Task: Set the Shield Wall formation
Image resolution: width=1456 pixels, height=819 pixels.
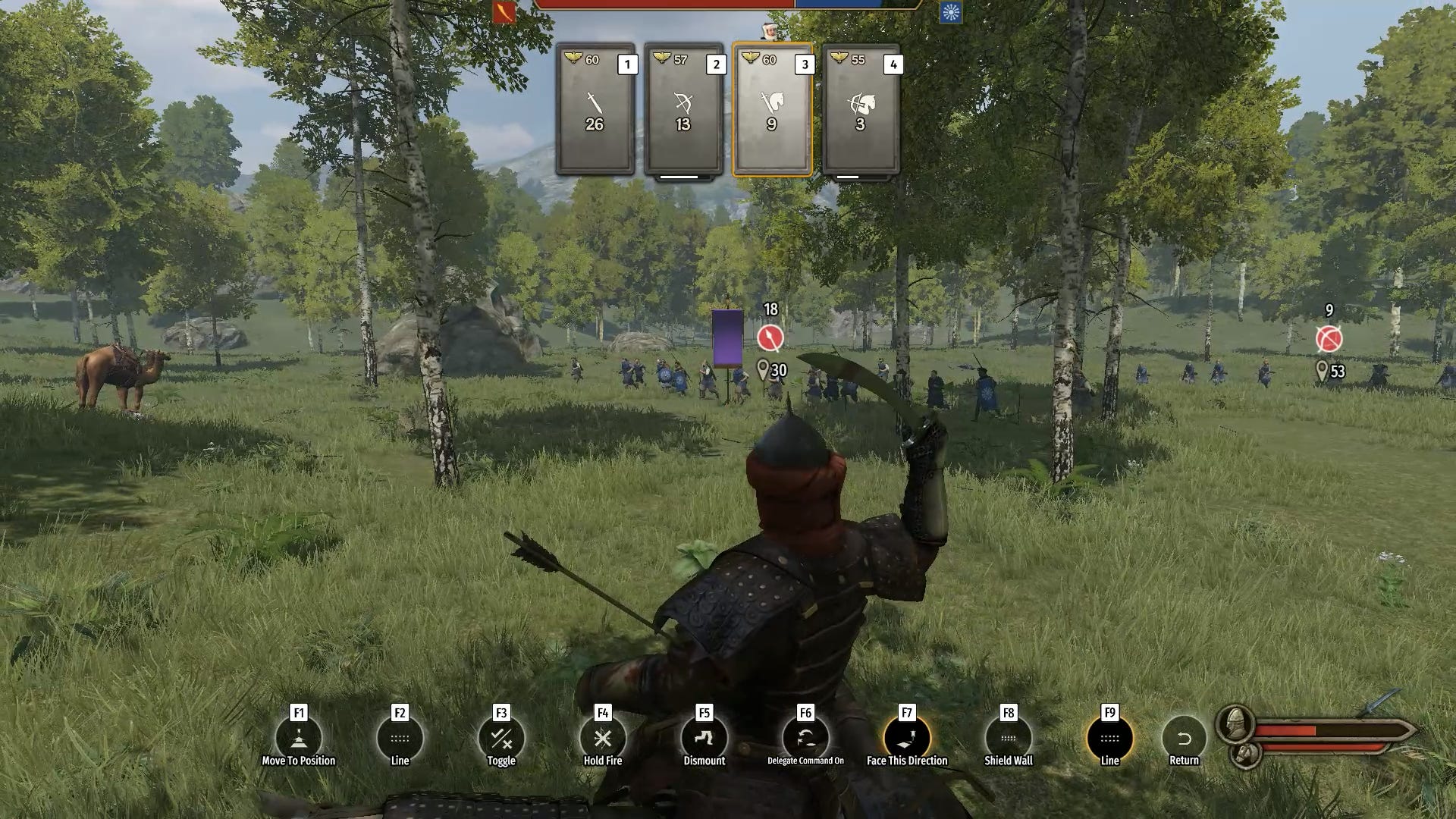Action: (x=1008, y=738)
